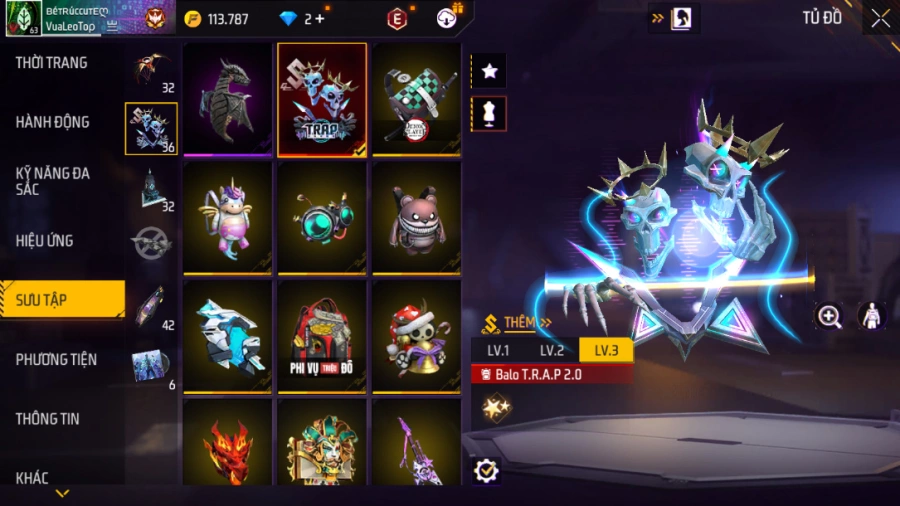The height and width of the screenshot is (506, 900).
Task: Open the star favorites filter
Action: pyautogui.click(x=490, y=71)
